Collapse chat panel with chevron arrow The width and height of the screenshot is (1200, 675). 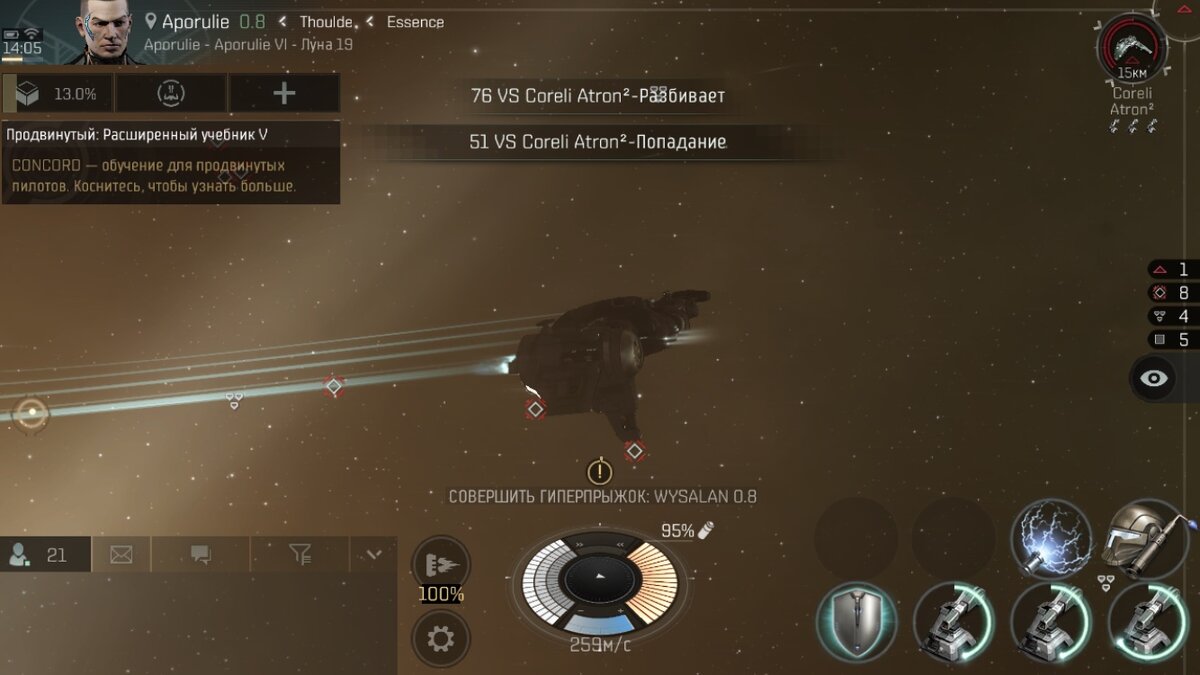(374, 554)
